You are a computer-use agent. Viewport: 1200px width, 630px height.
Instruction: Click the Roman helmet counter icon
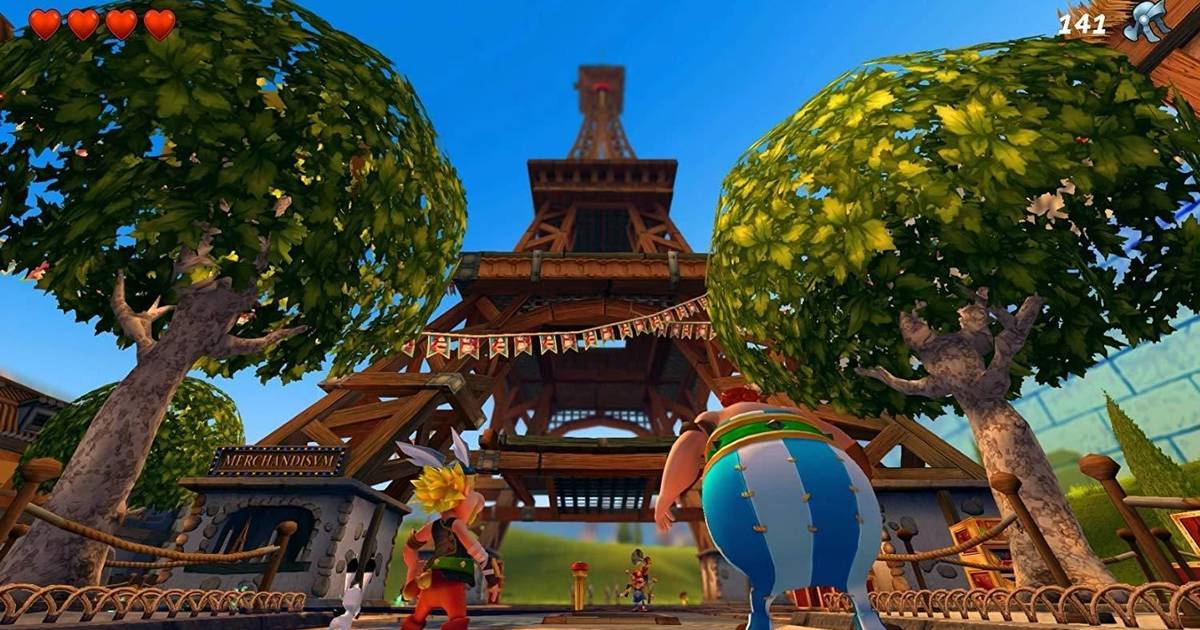[1146, 21]
